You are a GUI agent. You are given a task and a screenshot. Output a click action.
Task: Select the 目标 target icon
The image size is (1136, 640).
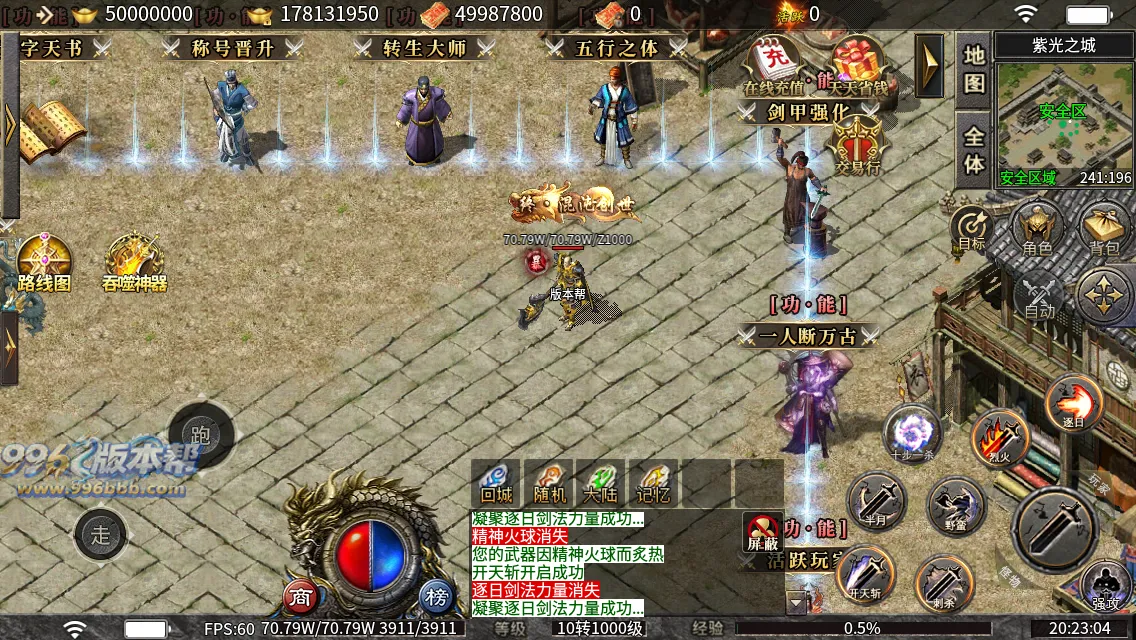click(971, 228)
